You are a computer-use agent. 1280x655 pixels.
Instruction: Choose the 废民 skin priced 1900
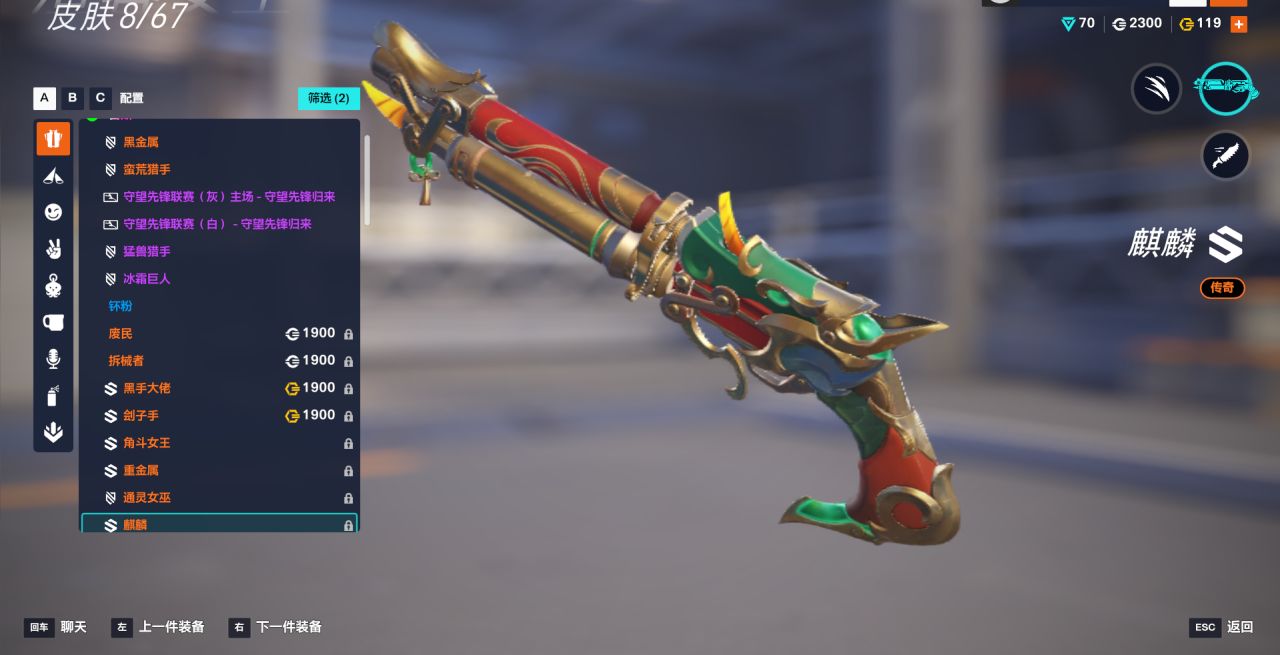tap(120, 334)
